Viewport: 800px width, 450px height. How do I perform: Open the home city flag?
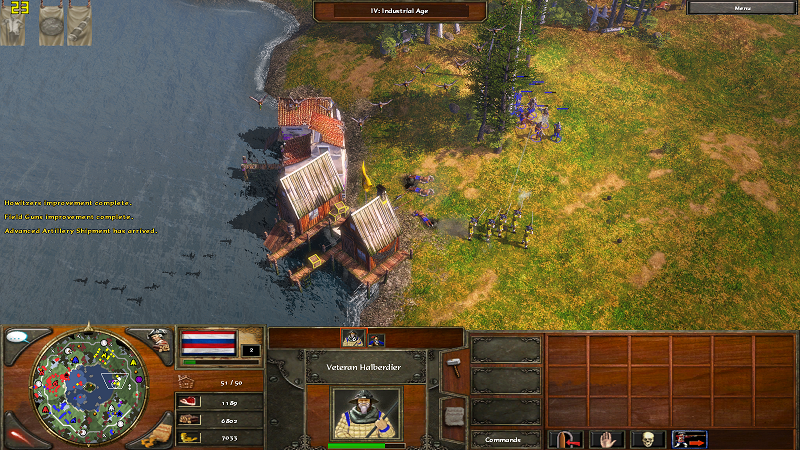(x=208, y=343)
